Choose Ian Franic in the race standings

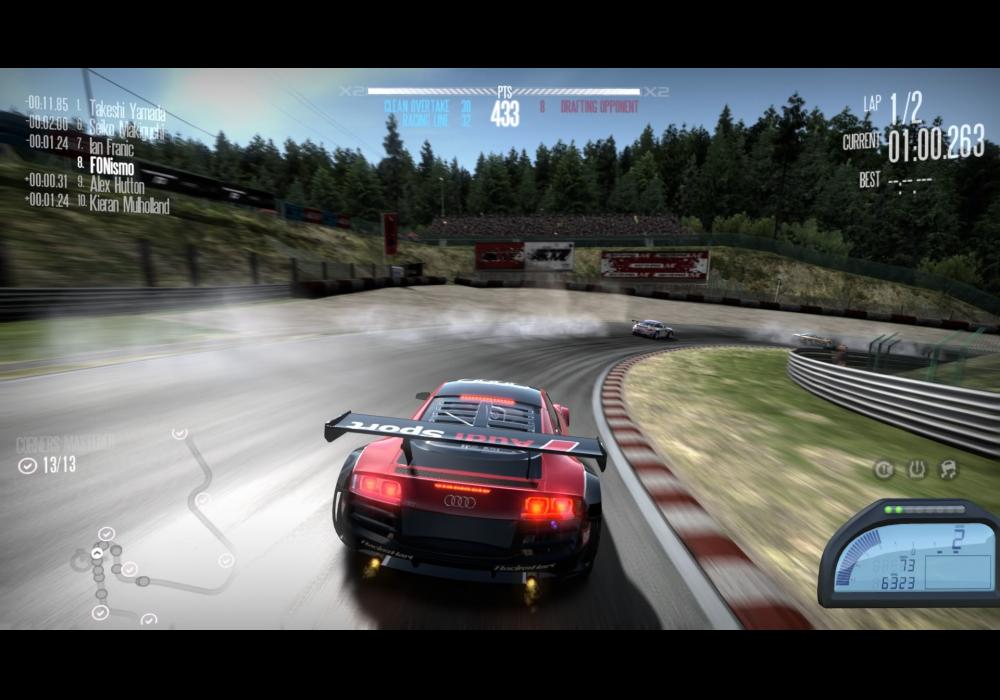[x=110, y=147]
